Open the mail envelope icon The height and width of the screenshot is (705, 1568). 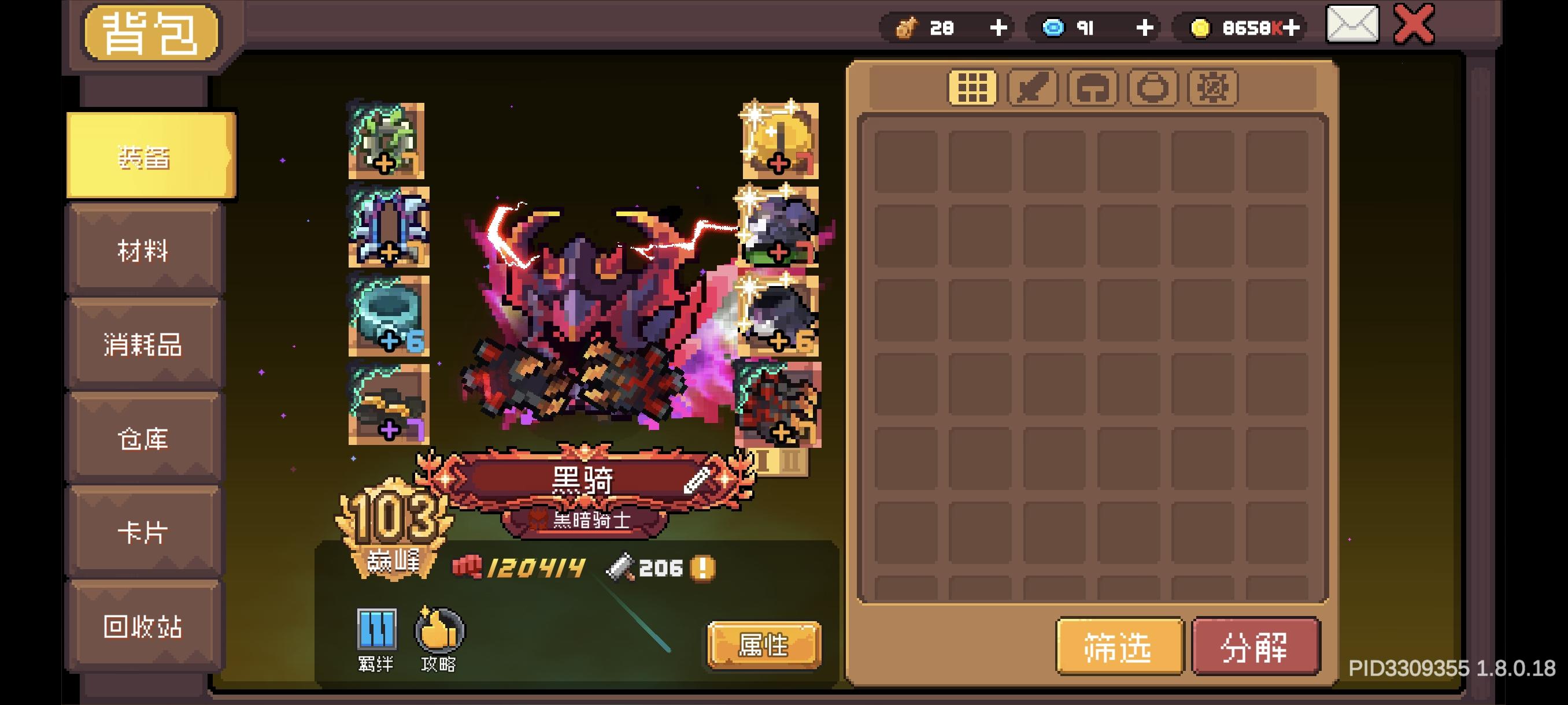[x=1352, y=25]
